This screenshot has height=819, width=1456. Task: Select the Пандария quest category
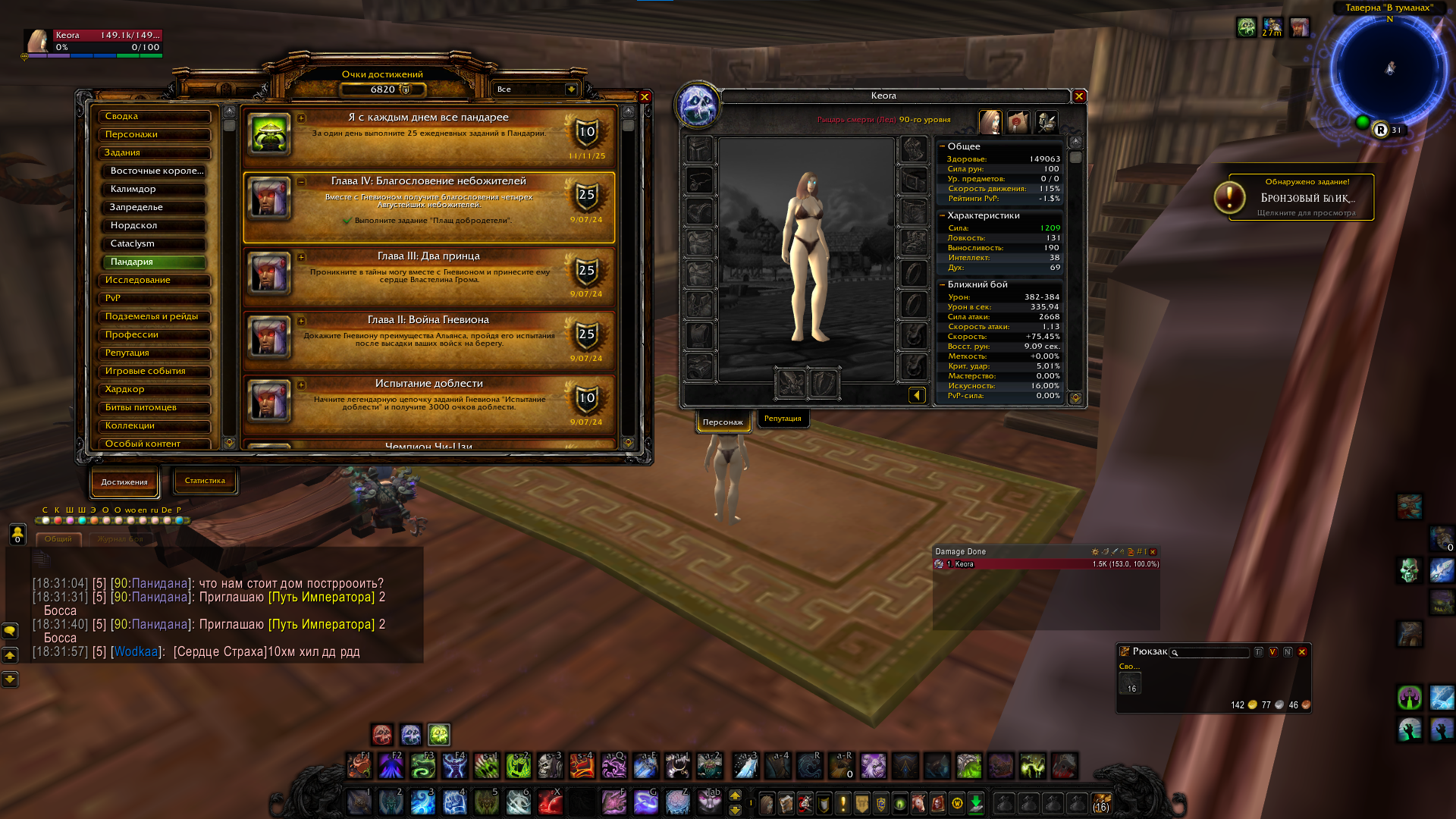(155, 262)
